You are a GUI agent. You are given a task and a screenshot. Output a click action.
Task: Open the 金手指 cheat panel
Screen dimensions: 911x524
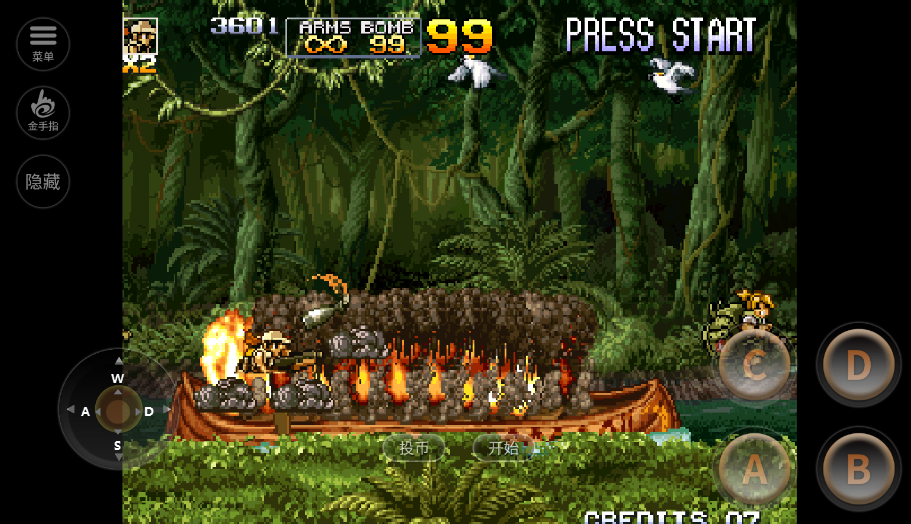coord(43,112)
